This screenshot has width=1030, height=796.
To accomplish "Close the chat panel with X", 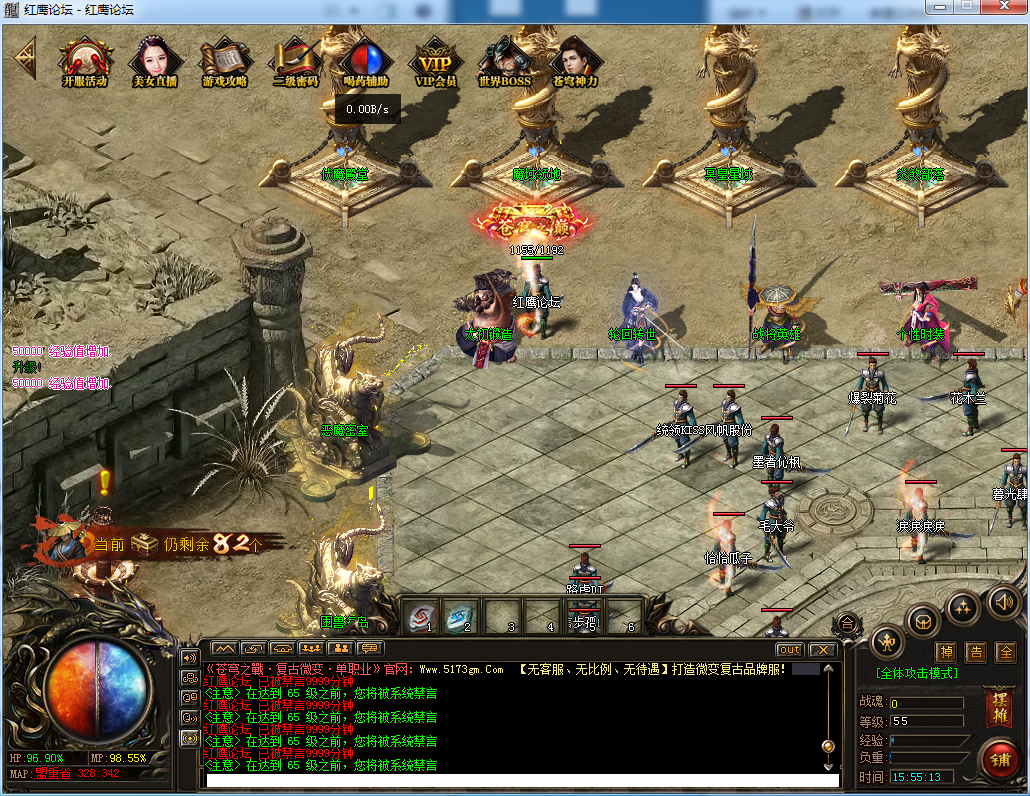I will [821, 650].
